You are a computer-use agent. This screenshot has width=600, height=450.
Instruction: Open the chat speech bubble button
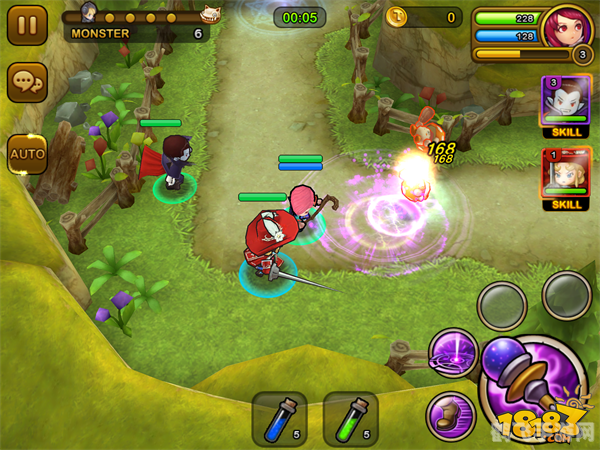coord(27,84)
